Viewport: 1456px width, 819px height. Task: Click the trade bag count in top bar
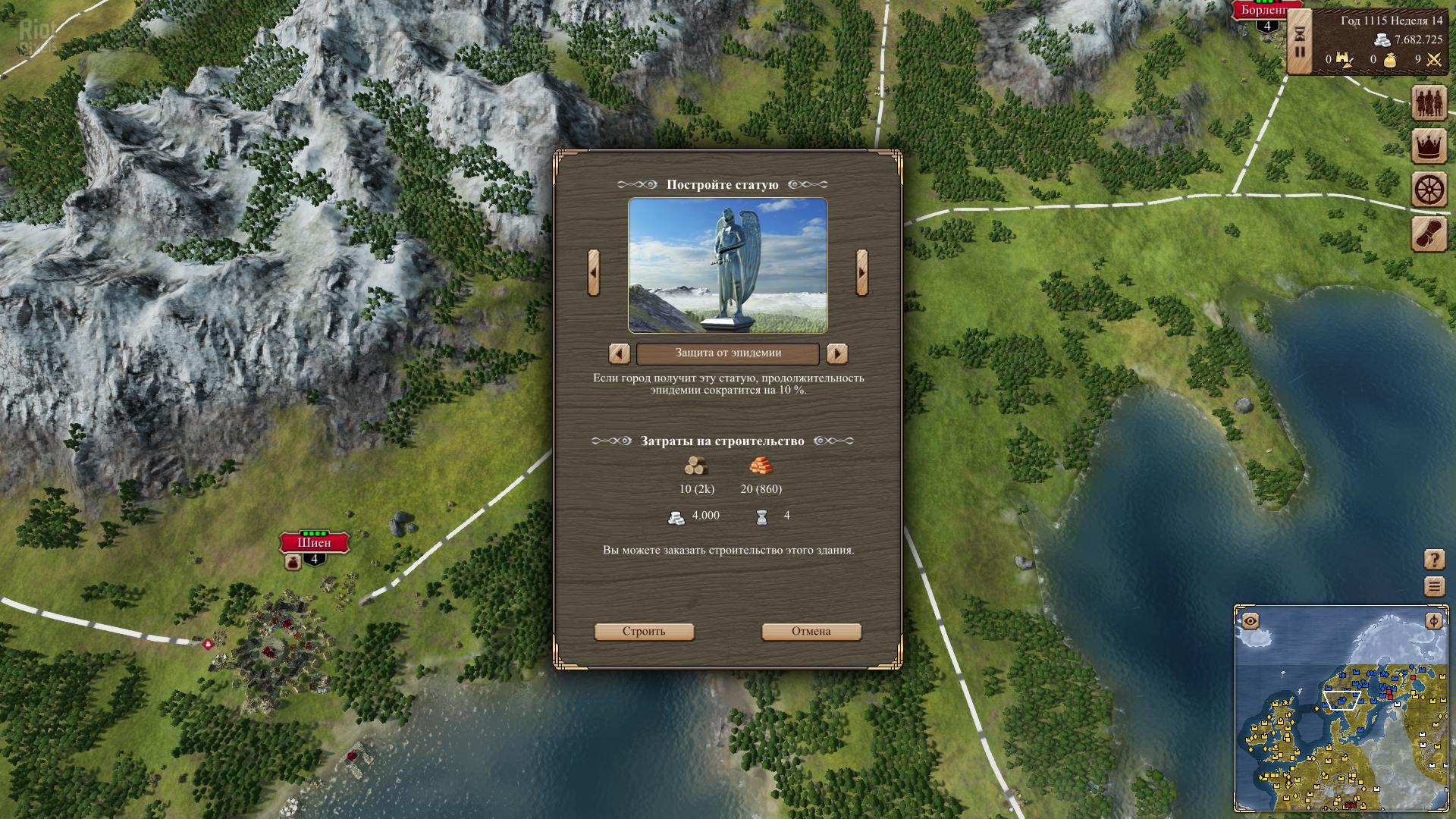[1389, 60]
